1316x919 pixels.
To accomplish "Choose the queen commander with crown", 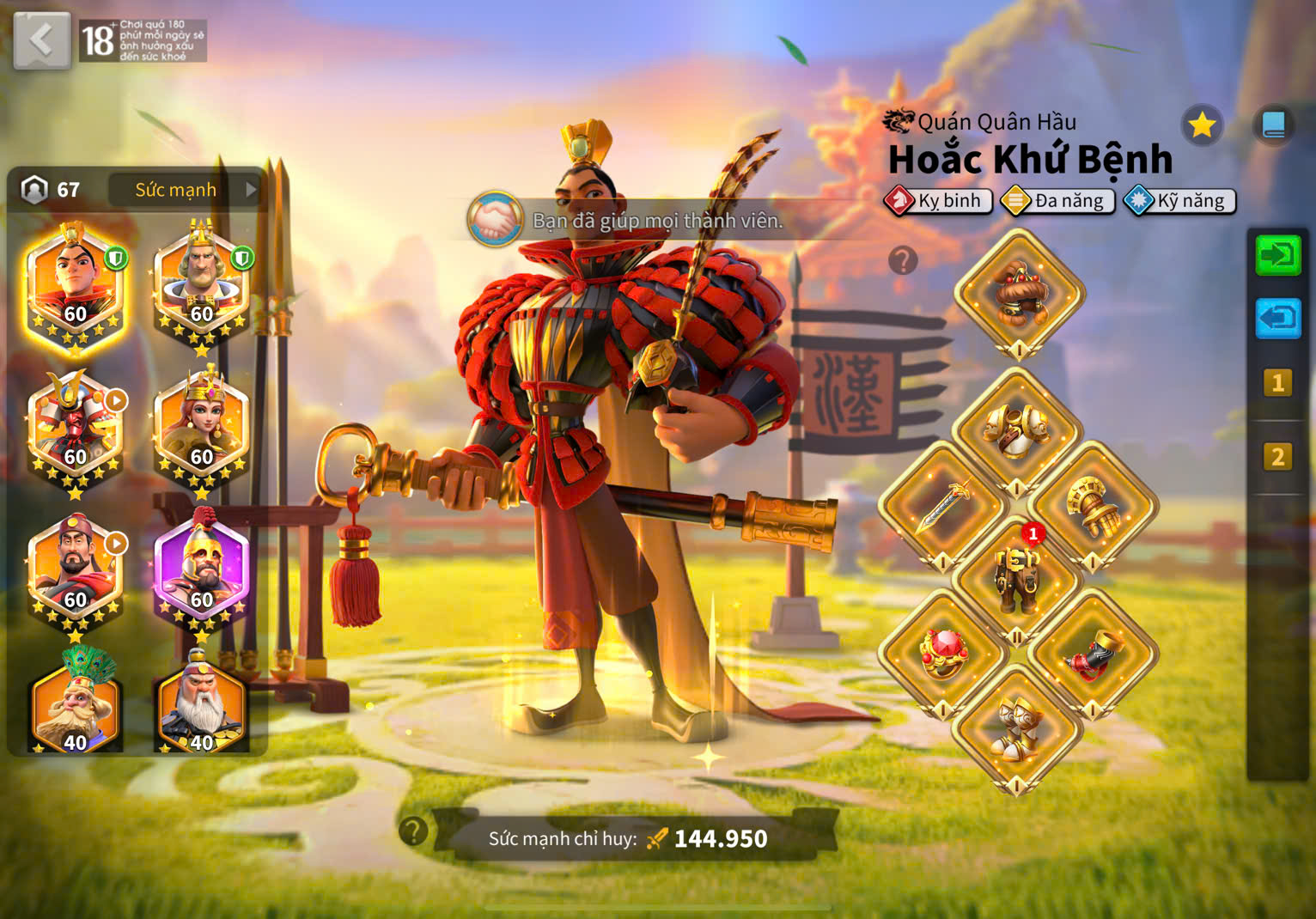I will click(x=202, y=429).
